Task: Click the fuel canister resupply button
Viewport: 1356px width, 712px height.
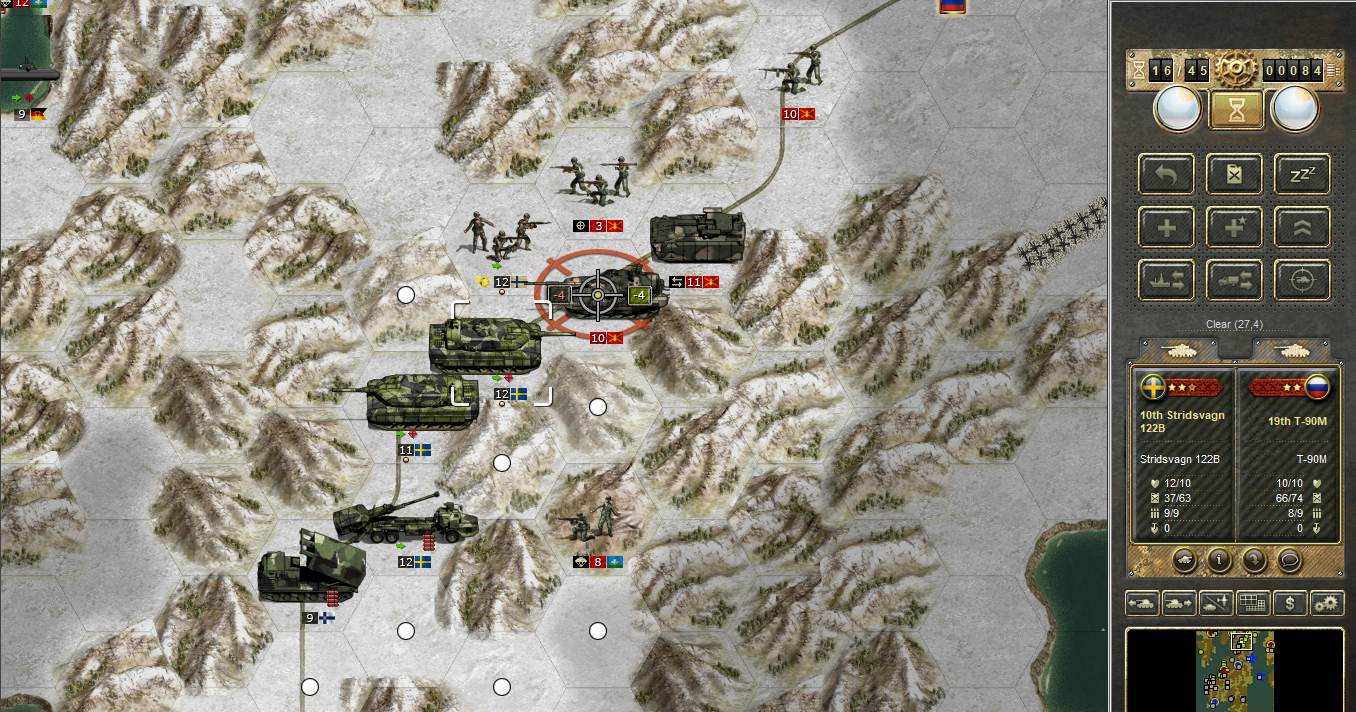Action: [x=1234, y=174]
